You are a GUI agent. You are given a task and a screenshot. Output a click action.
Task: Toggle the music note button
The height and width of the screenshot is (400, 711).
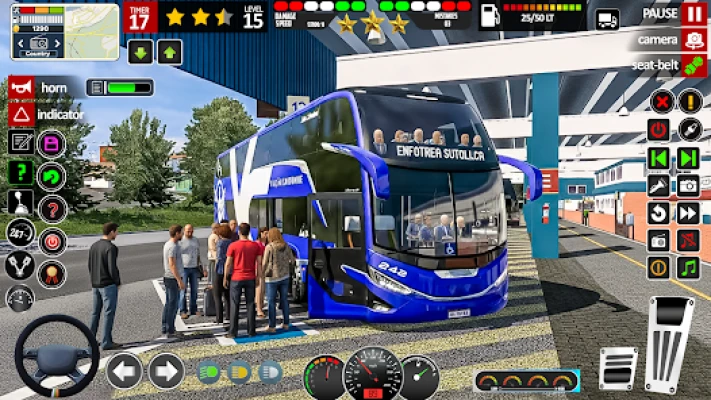tap(688, 267)
